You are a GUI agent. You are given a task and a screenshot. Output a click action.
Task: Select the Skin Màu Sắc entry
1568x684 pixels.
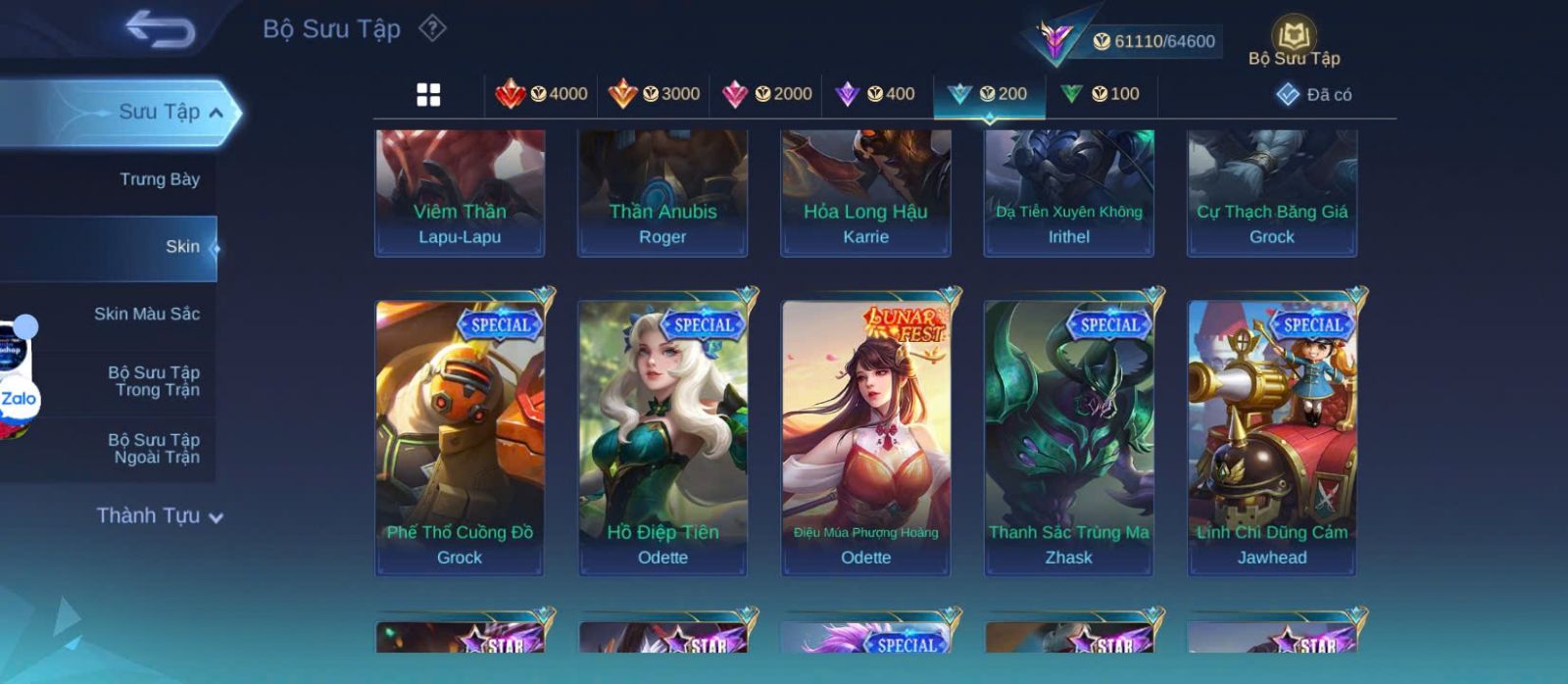pos(146,315)
